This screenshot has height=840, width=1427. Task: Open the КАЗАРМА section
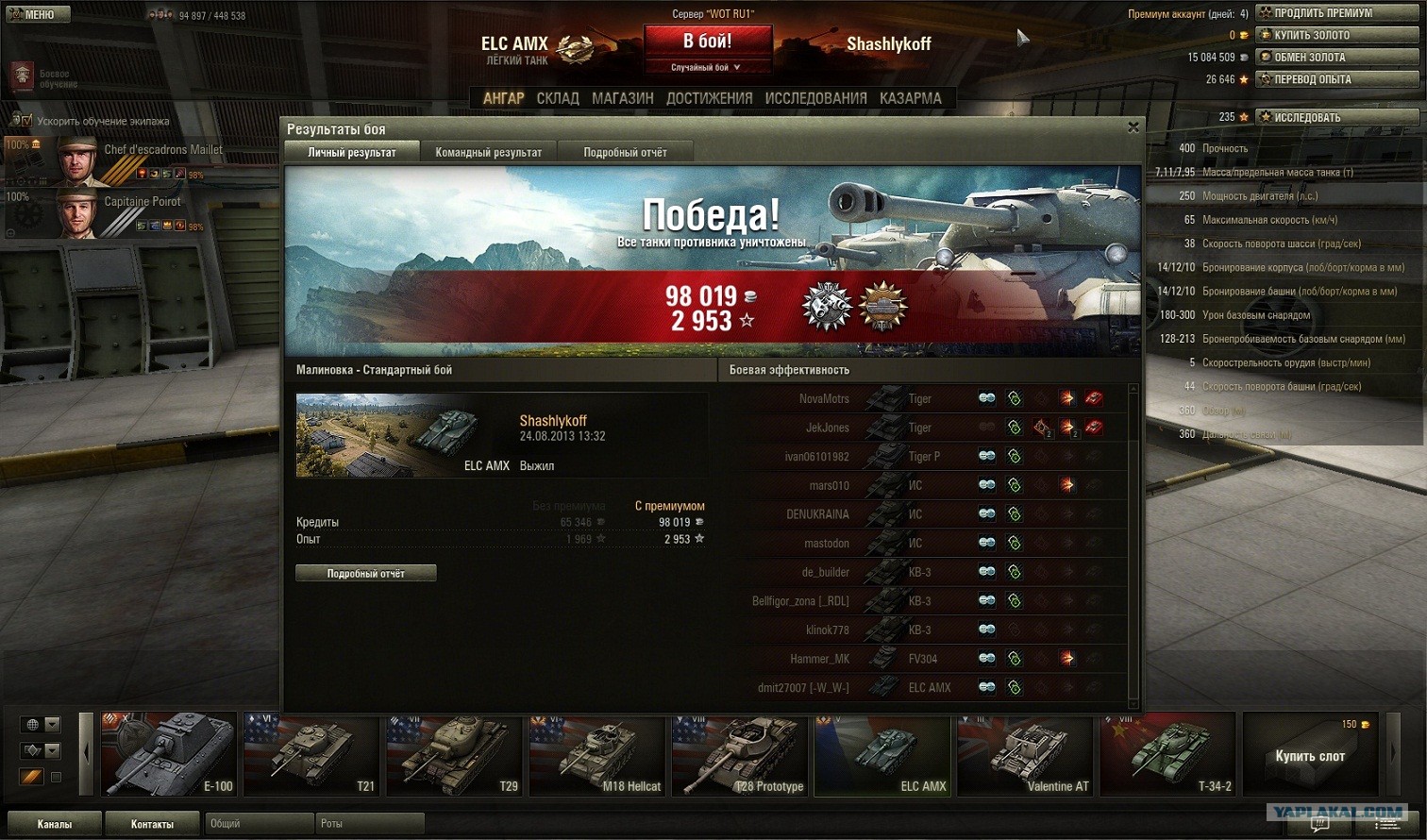click(910, 98)
